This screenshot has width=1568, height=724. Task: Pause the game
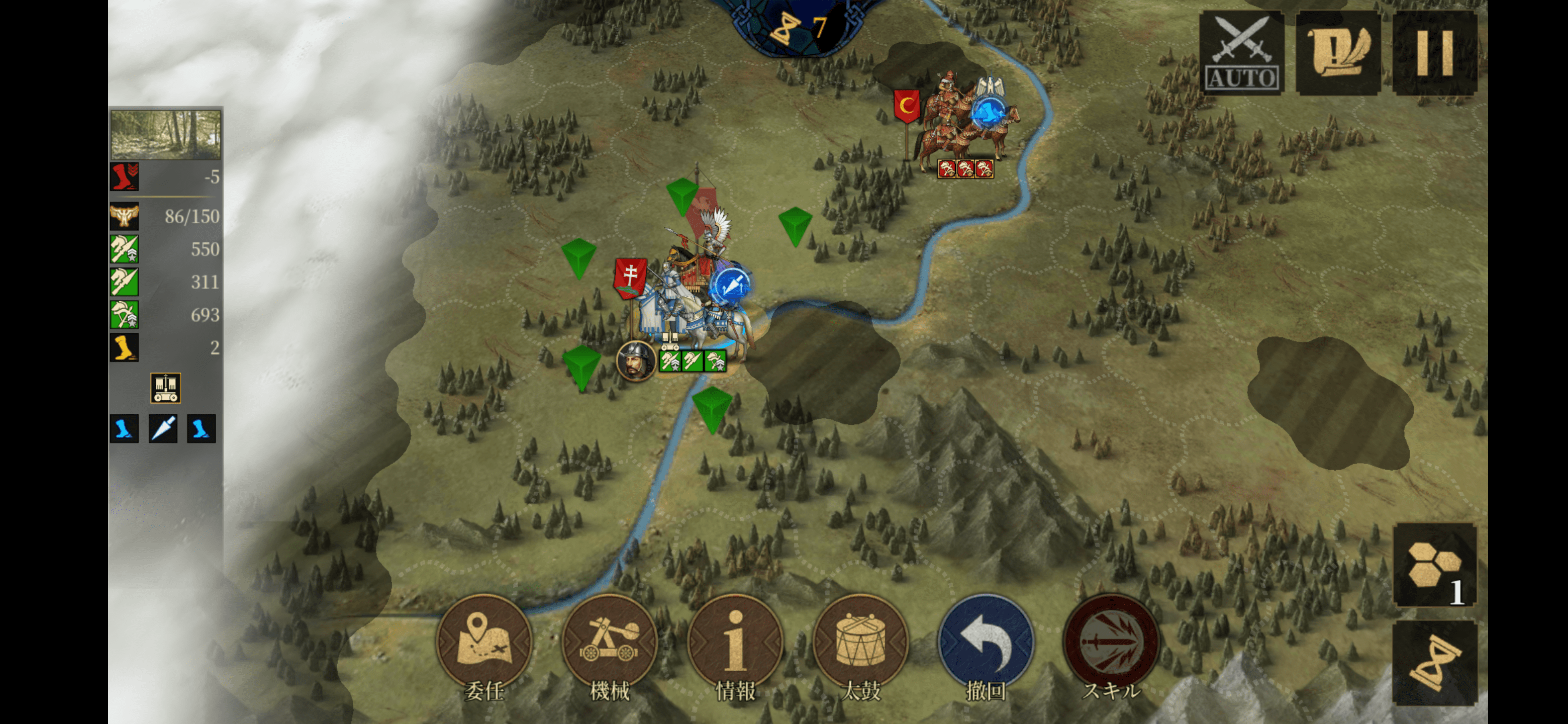coord(1435,54)
